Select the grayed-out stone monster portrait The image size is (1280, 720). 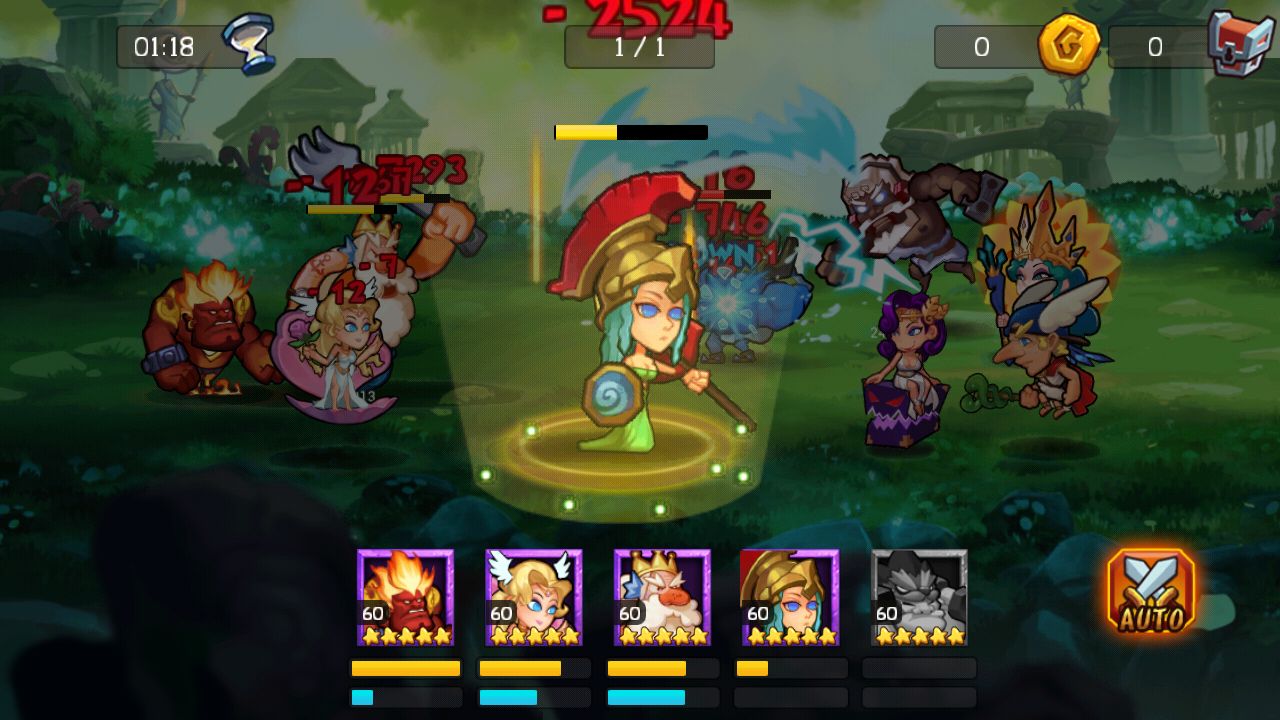point(917,597)
